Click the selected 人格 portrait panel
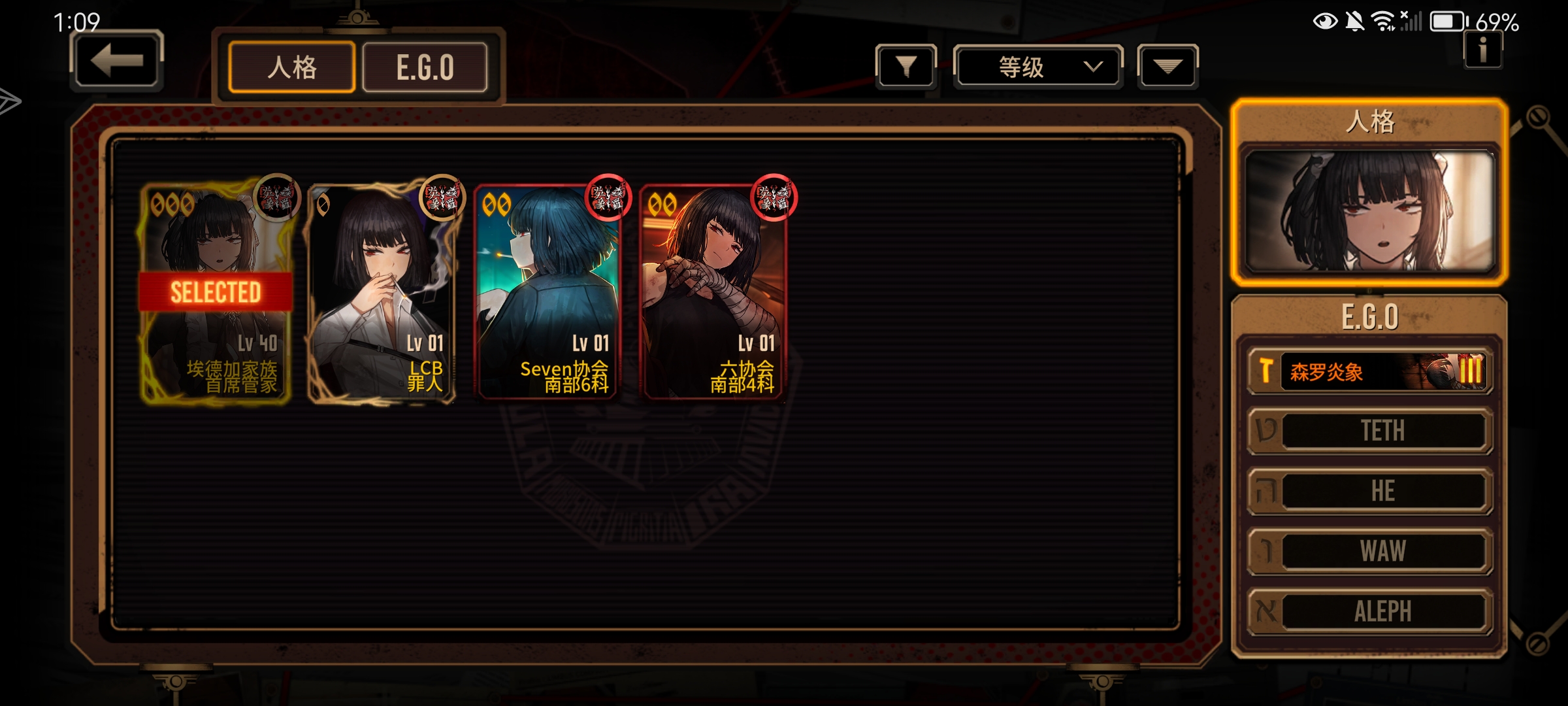The height and width of the screenshot is (706, 1568). coord(1369,210)
